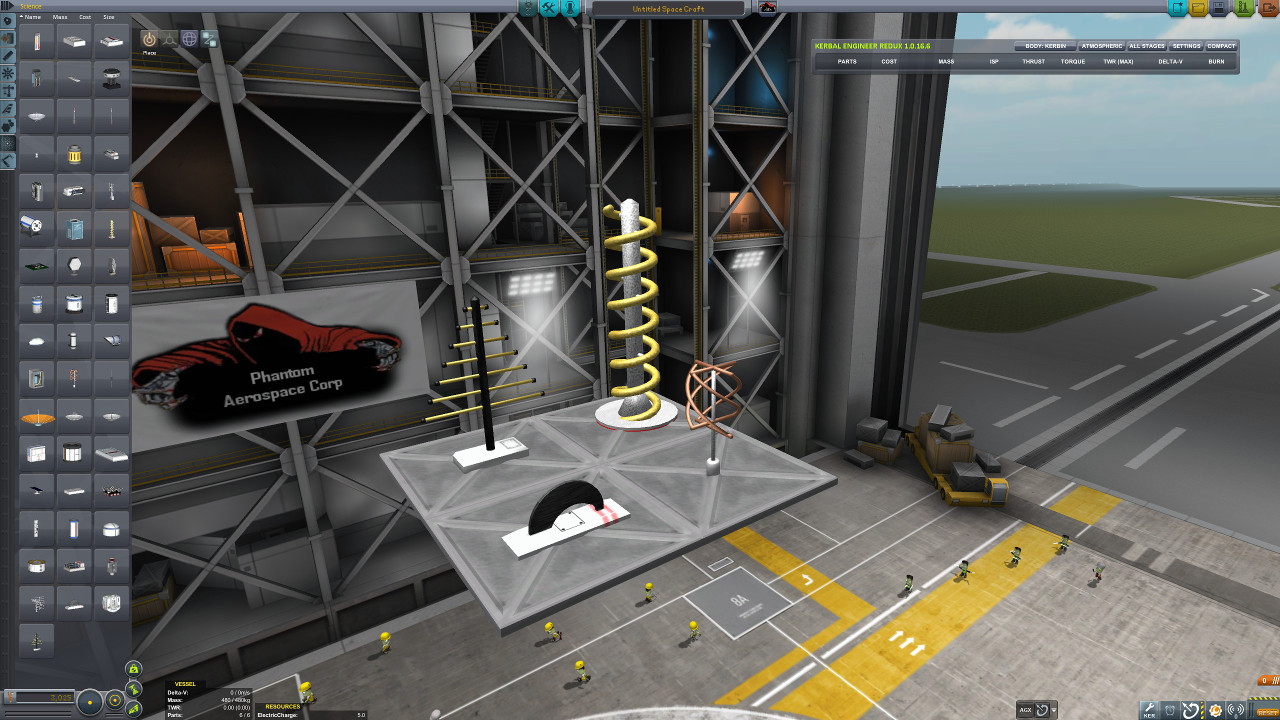Open the crew assignment tab
The image size is (1280, 720).
pos(570,8)
